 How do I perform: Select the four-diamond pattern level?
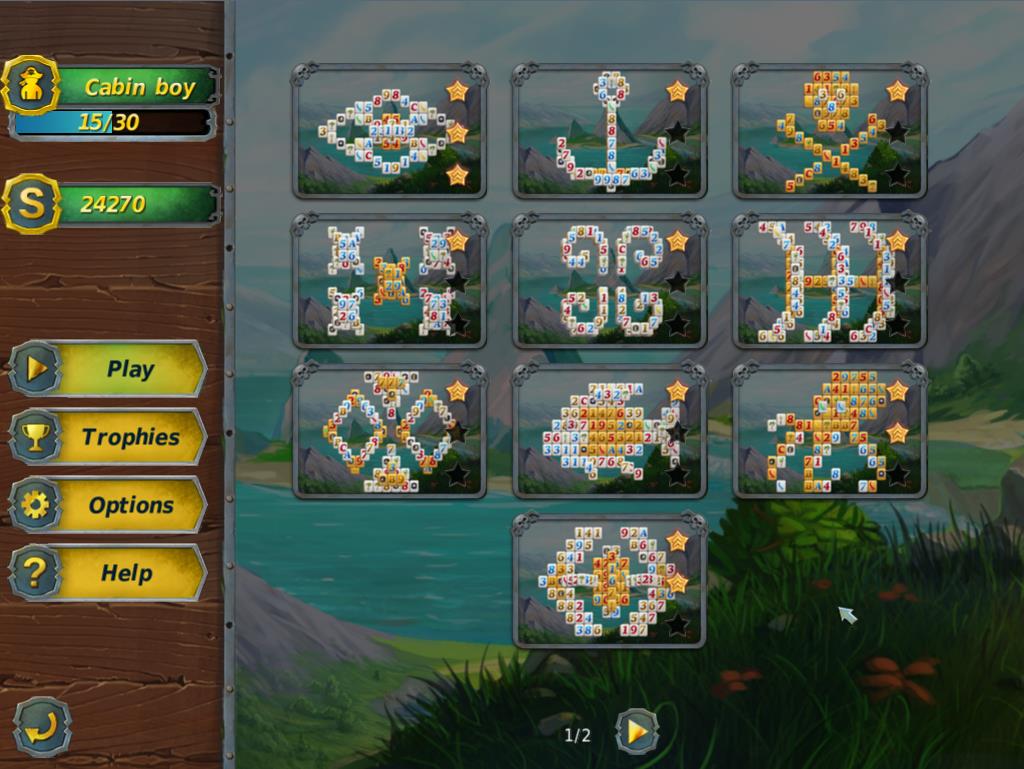(389, 431)
